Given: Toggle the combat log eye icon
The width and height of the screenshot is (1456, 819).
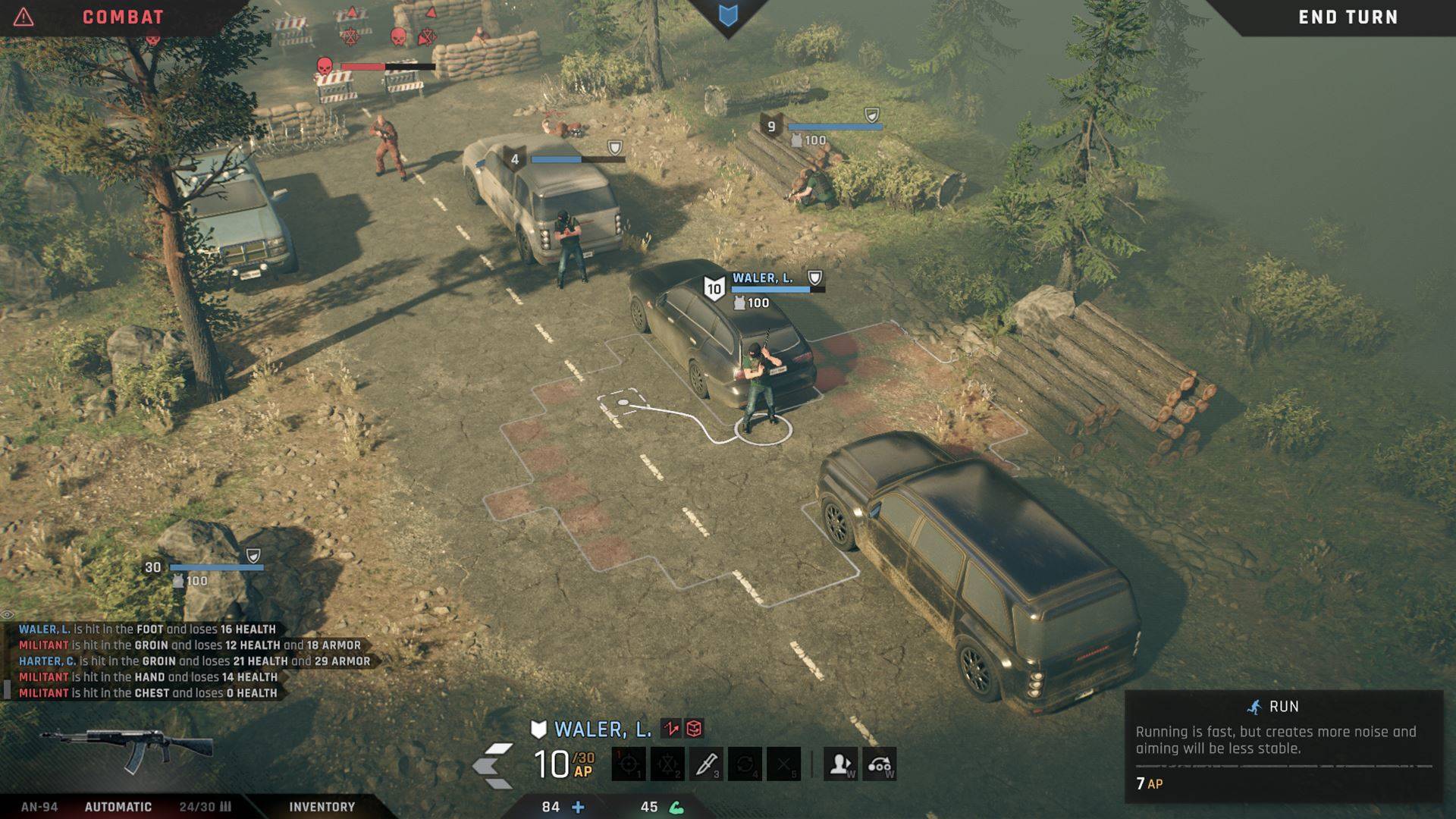Looking at the screenshot, I should click(x=8, y=614).
